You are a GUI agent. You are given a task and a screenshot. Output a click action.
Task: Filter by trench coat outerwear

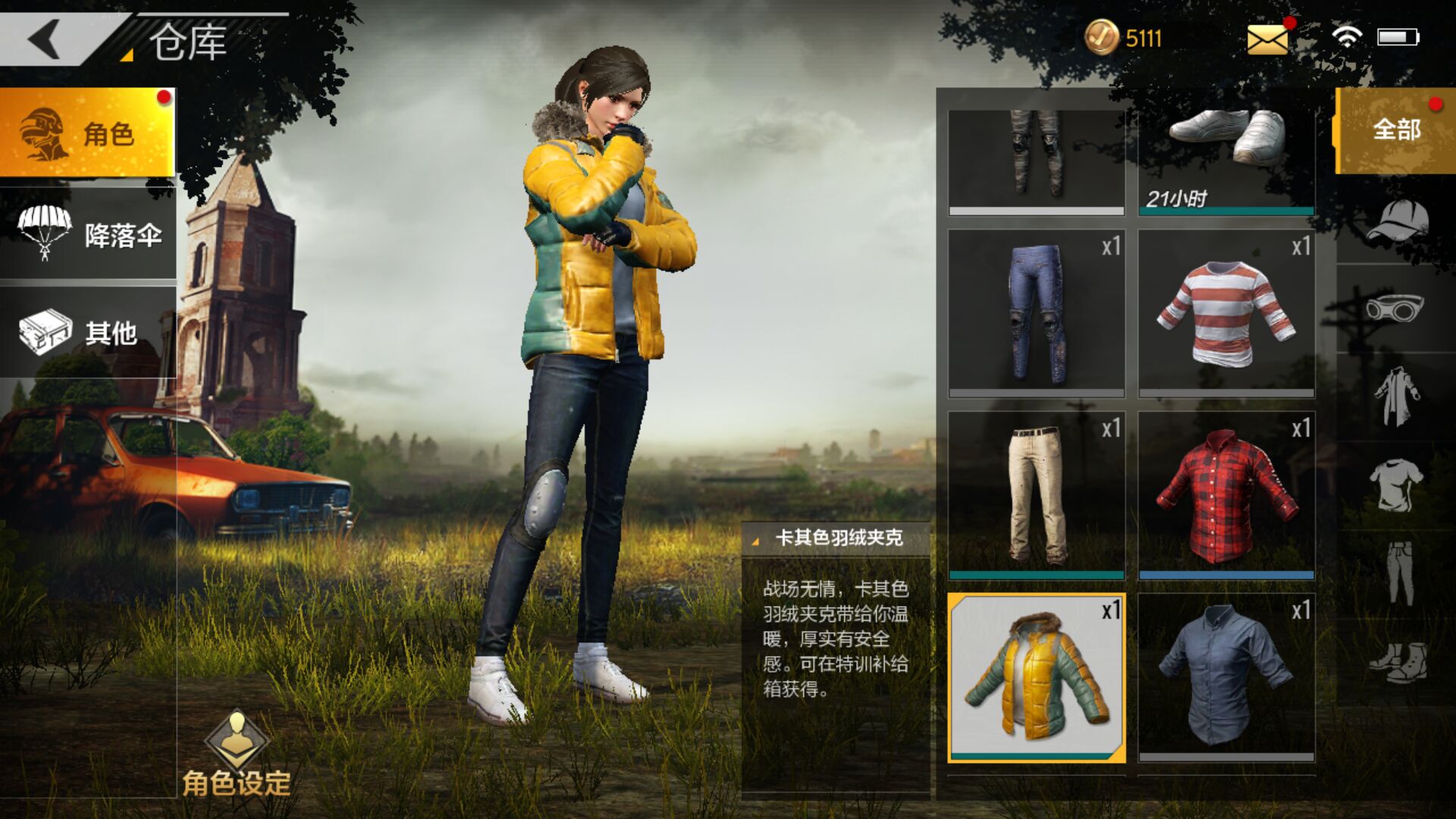point(1396,396)
